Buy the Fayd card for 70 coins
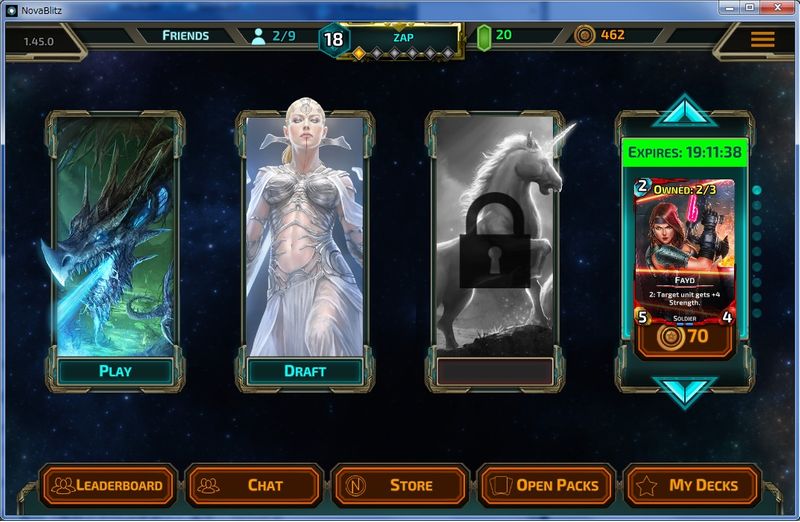The image size is (800, 522). point(685,337)
